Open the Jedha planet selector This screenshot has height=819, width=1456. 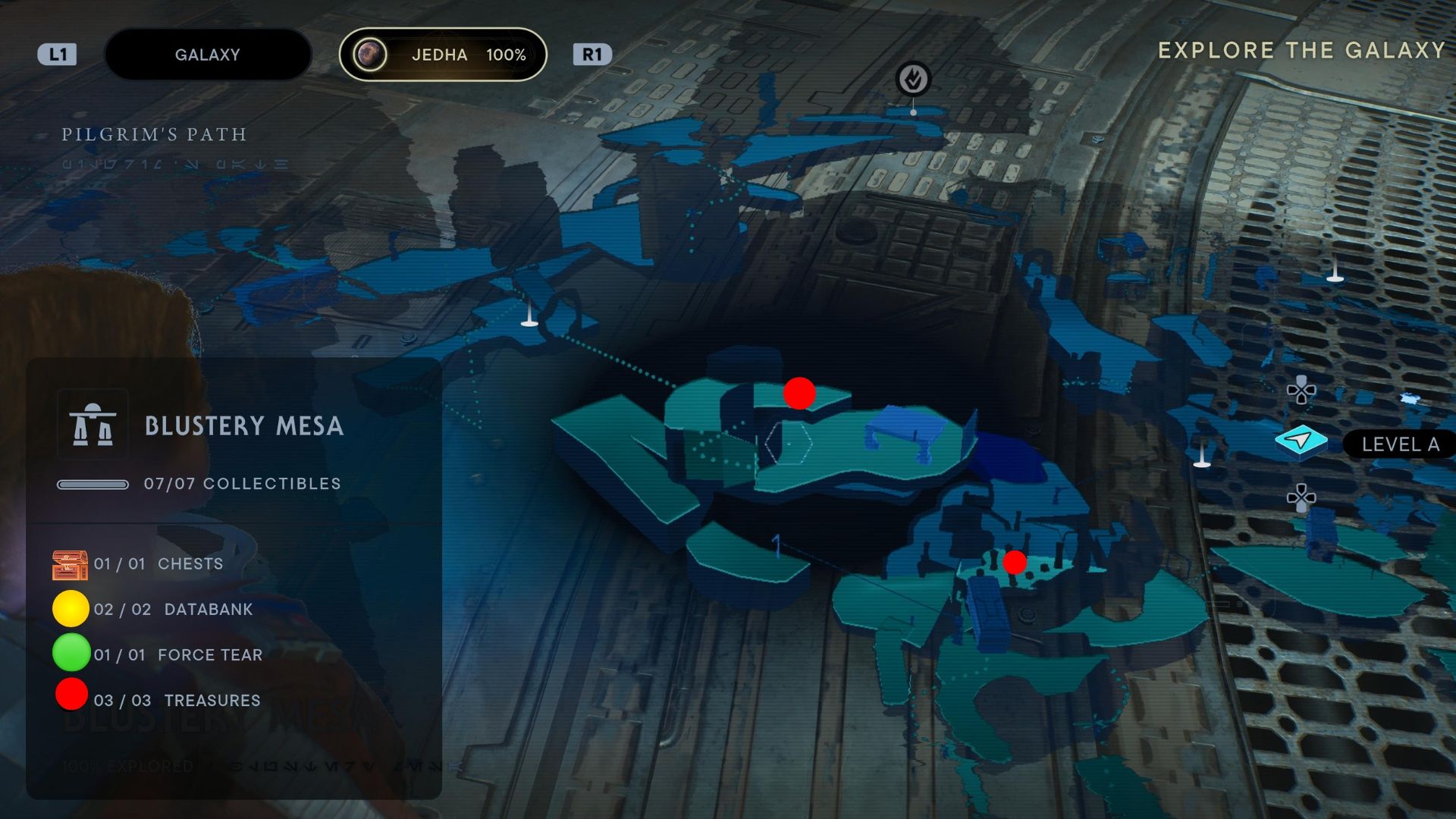444,54
